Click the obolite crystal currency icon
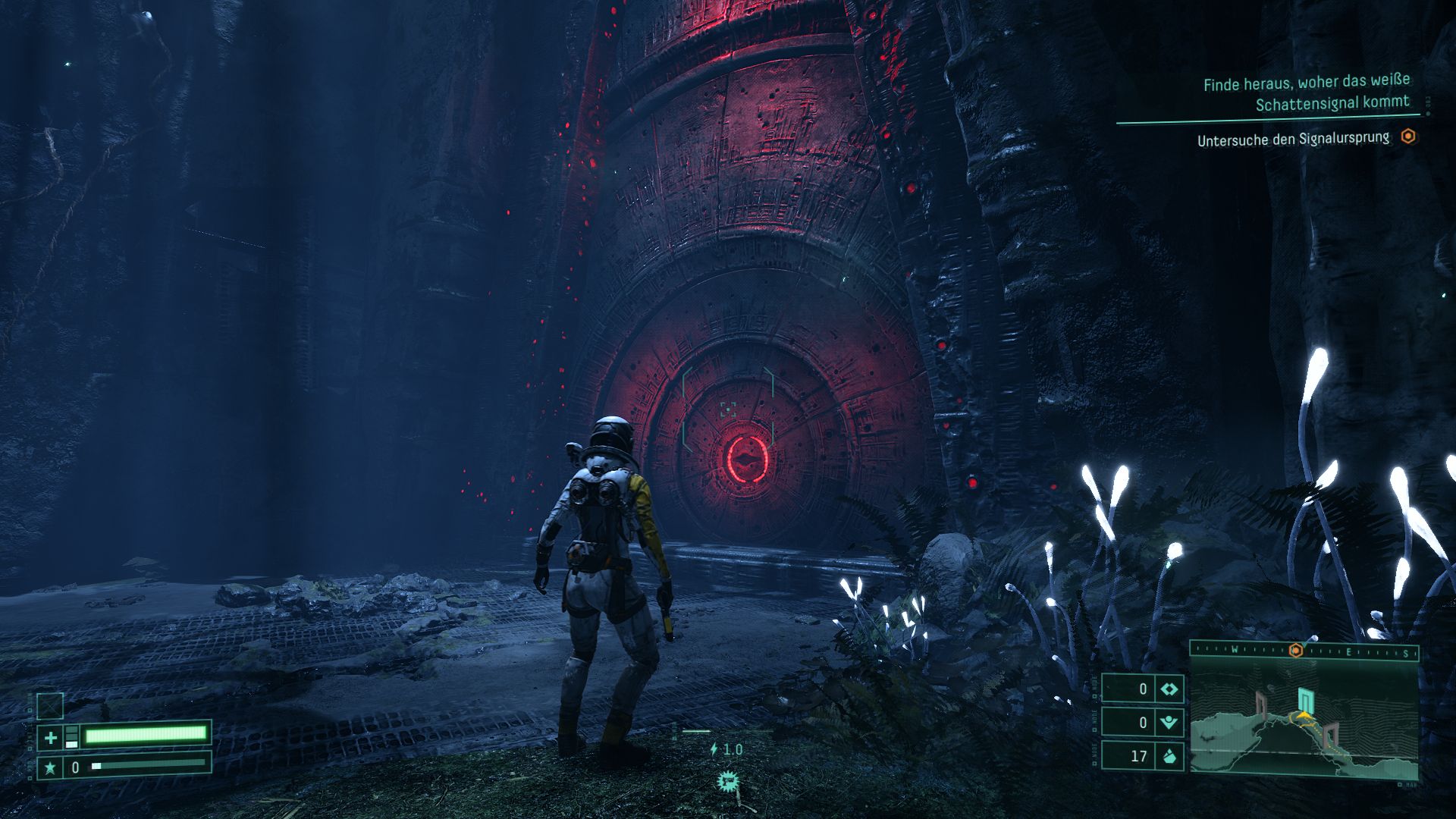 coord(1169,755)
